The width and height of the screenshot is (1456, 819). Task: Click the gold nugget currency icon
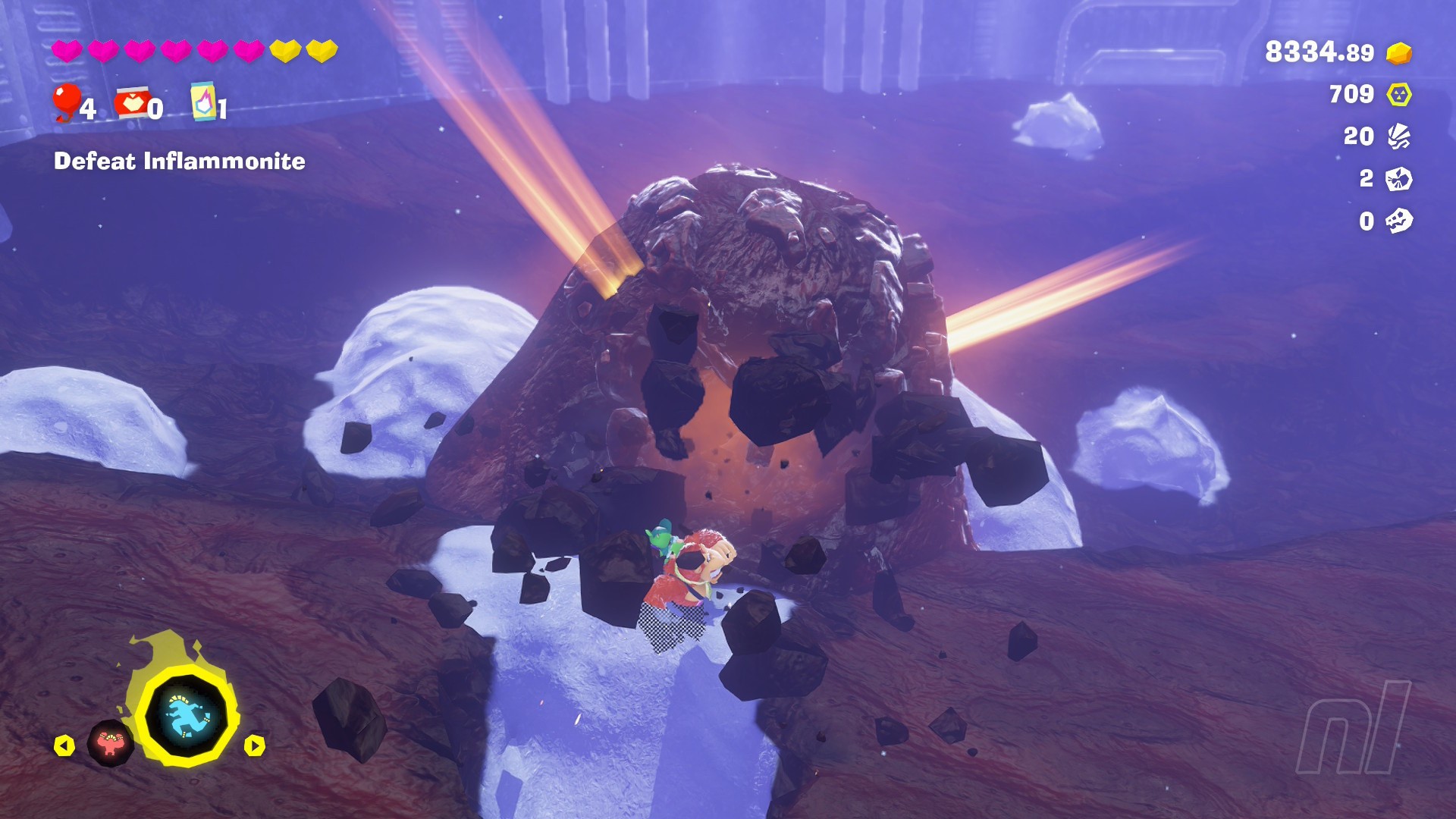[x=1399, y=53]
